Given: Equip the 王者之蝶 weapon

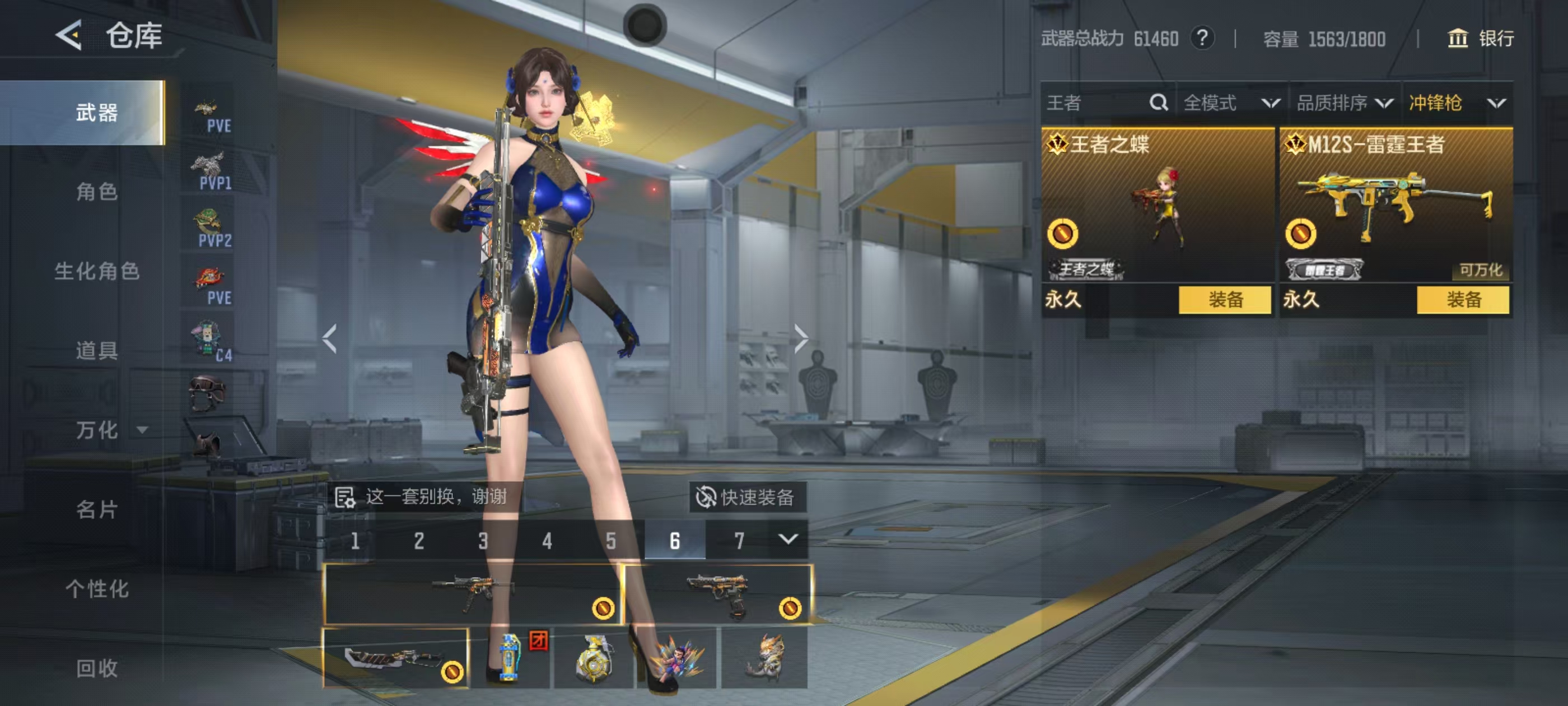Looking at the screenshot, I should (x=1225, y=300).
